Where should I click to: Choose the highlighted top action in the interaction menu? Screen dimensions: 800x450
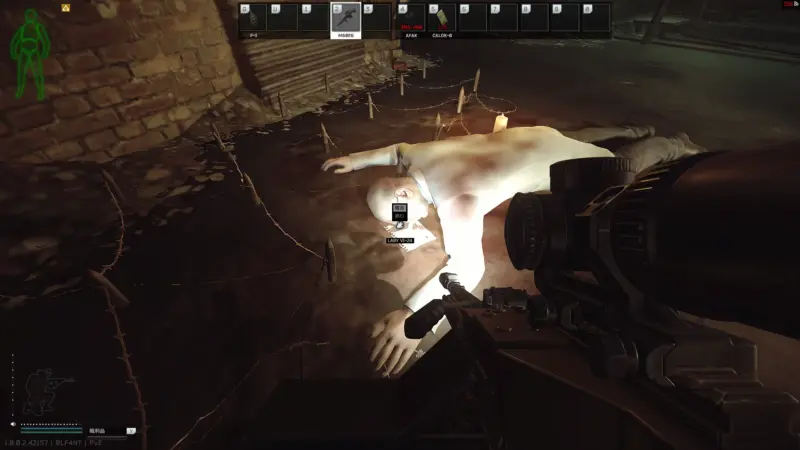click(x=399, y=208)
